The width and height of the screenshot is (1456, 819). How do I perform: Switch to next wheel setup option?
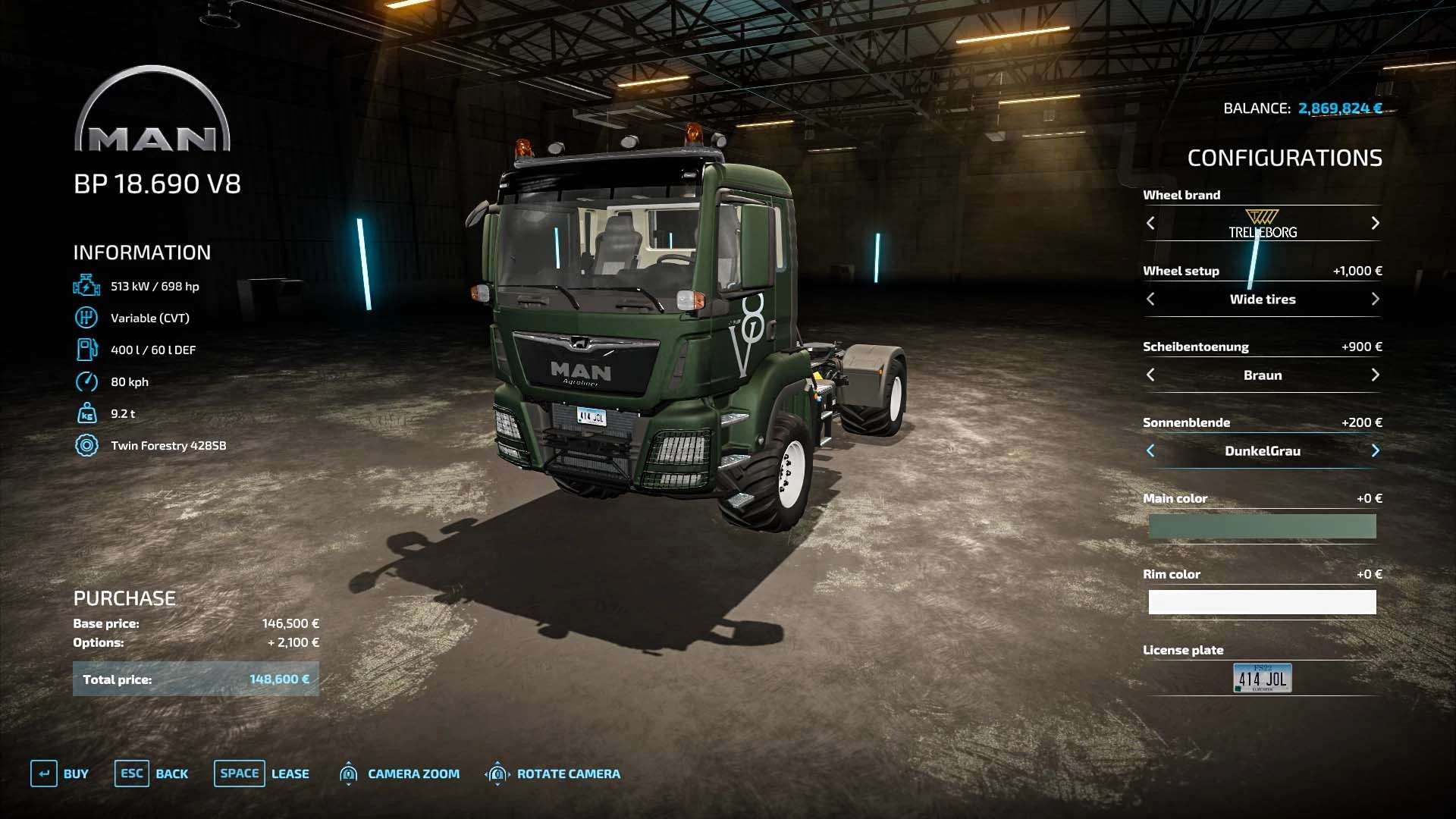pos(1375,299)
